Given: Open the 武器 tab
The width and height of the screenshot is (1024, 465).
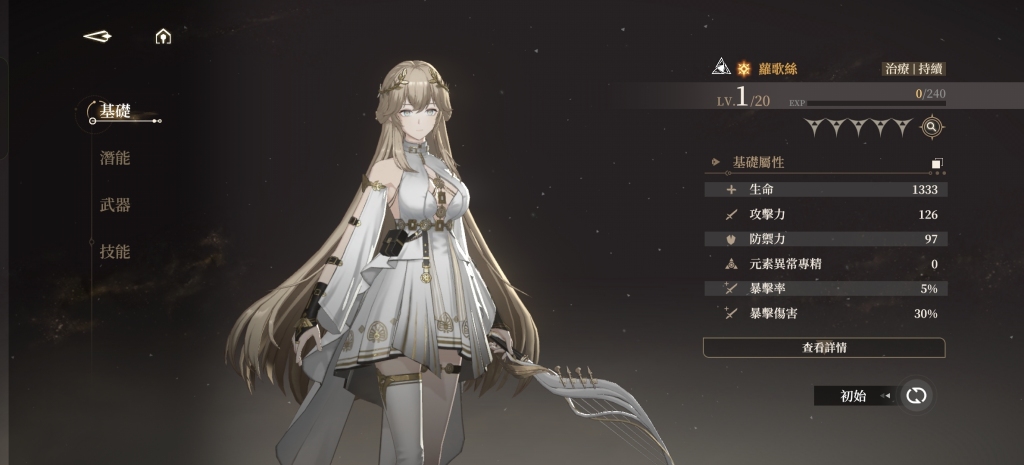Looking at the screenshot, I should pyautogui.click(x=115, y=205).
